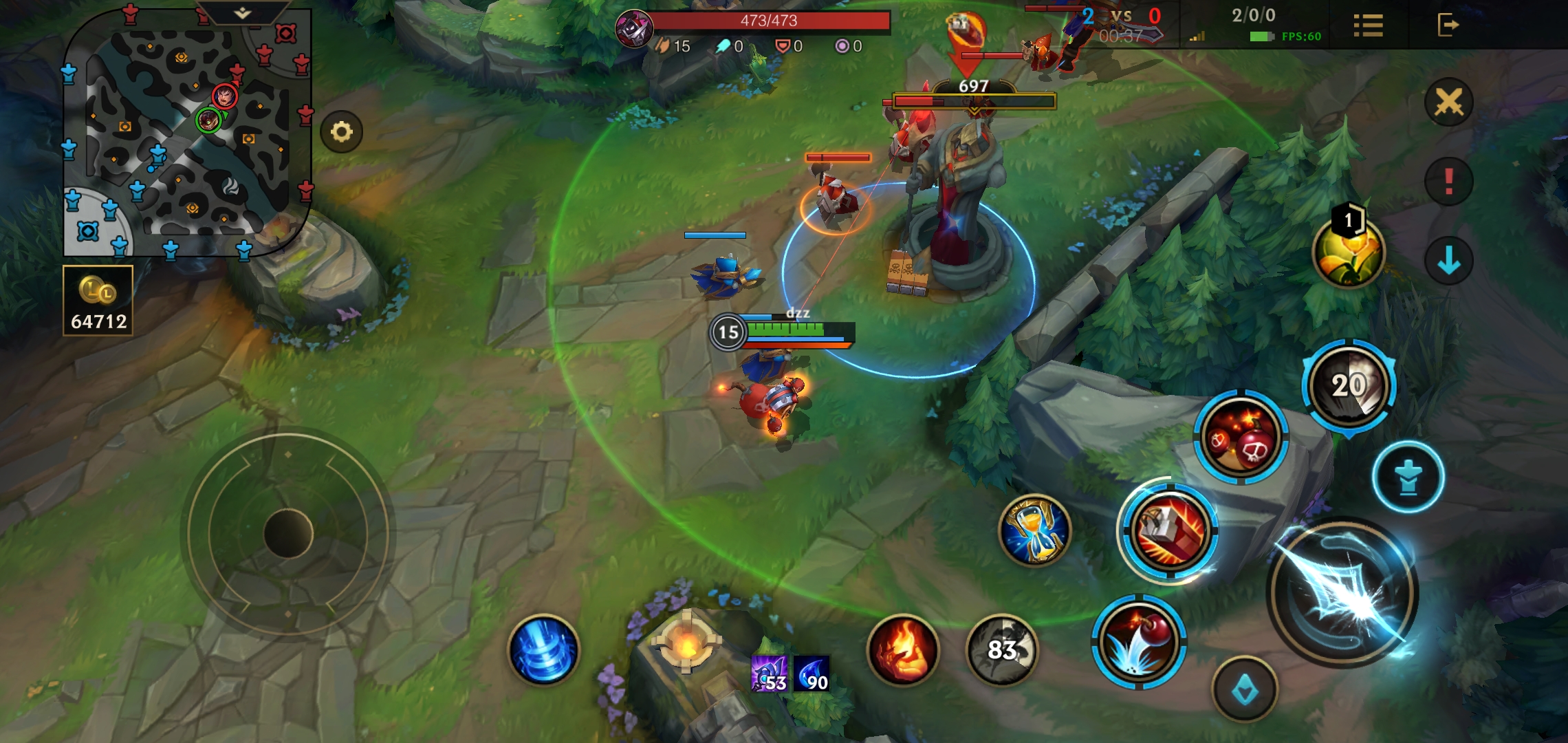Activate the hourglass Stasis item
The height and width of the screenshot is (743, 1568).
click(1035, 530)
